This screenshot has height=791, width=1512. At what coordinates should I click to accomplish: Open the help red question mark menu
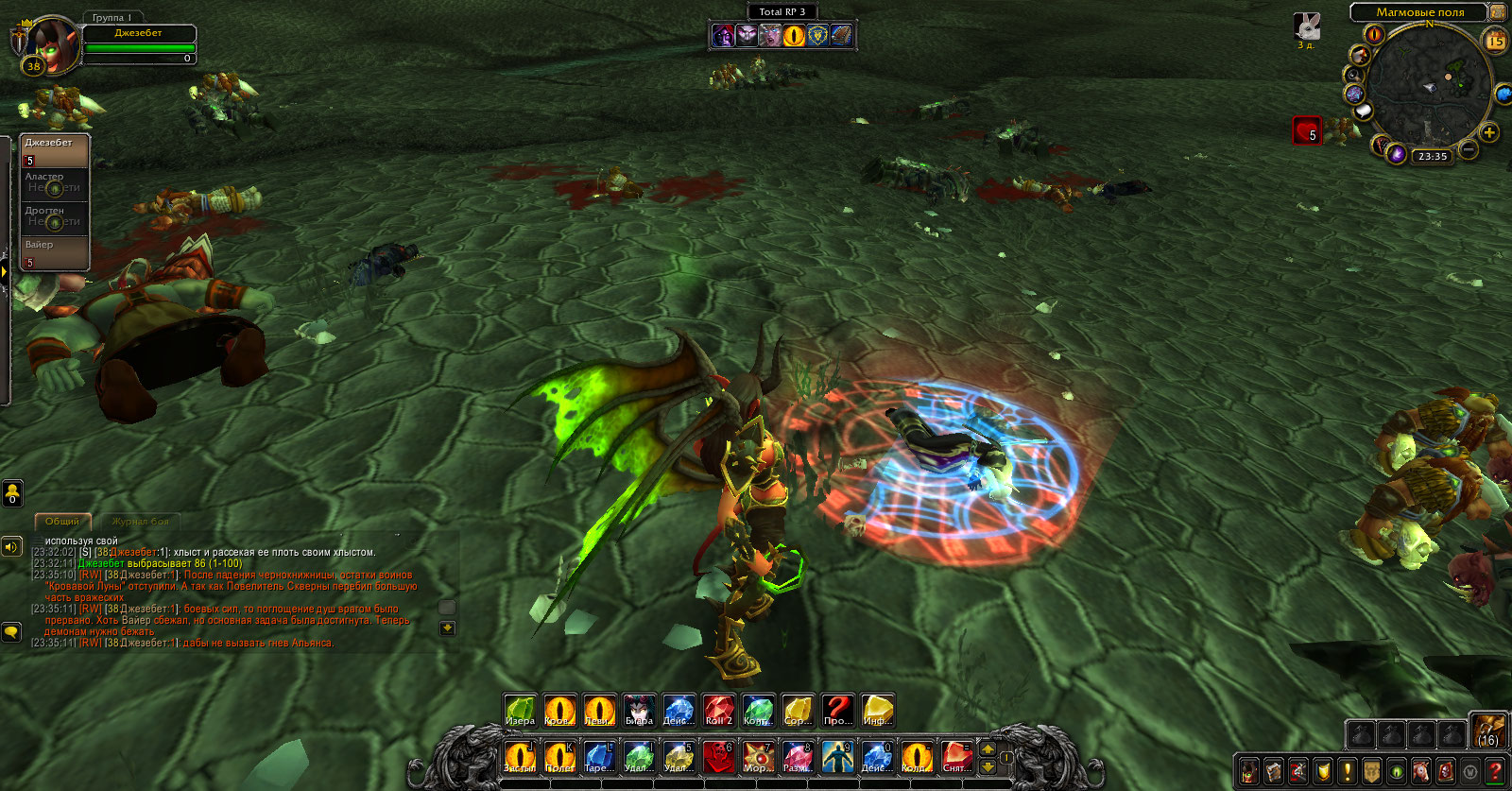pos(1495,771)
